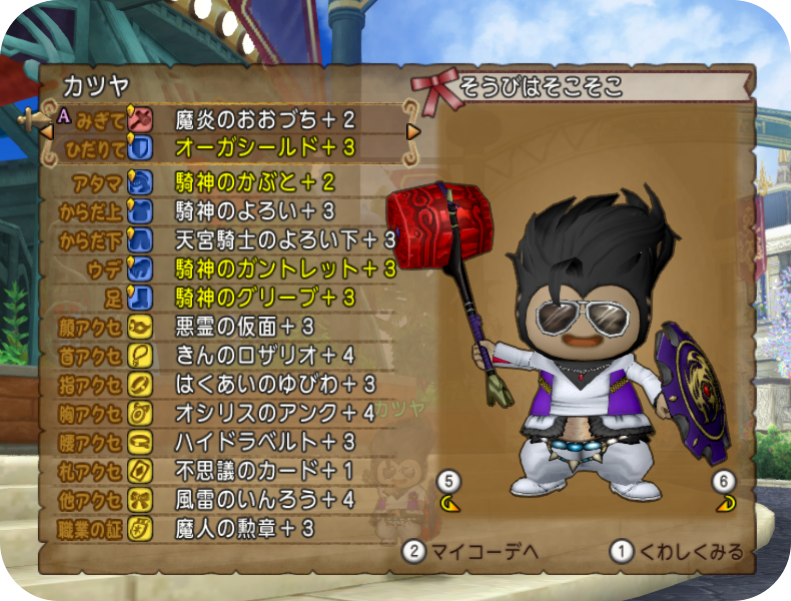Choose the はくあいのゆびわ+3 ring row
The image size is (791, 601).
(275, 384)
